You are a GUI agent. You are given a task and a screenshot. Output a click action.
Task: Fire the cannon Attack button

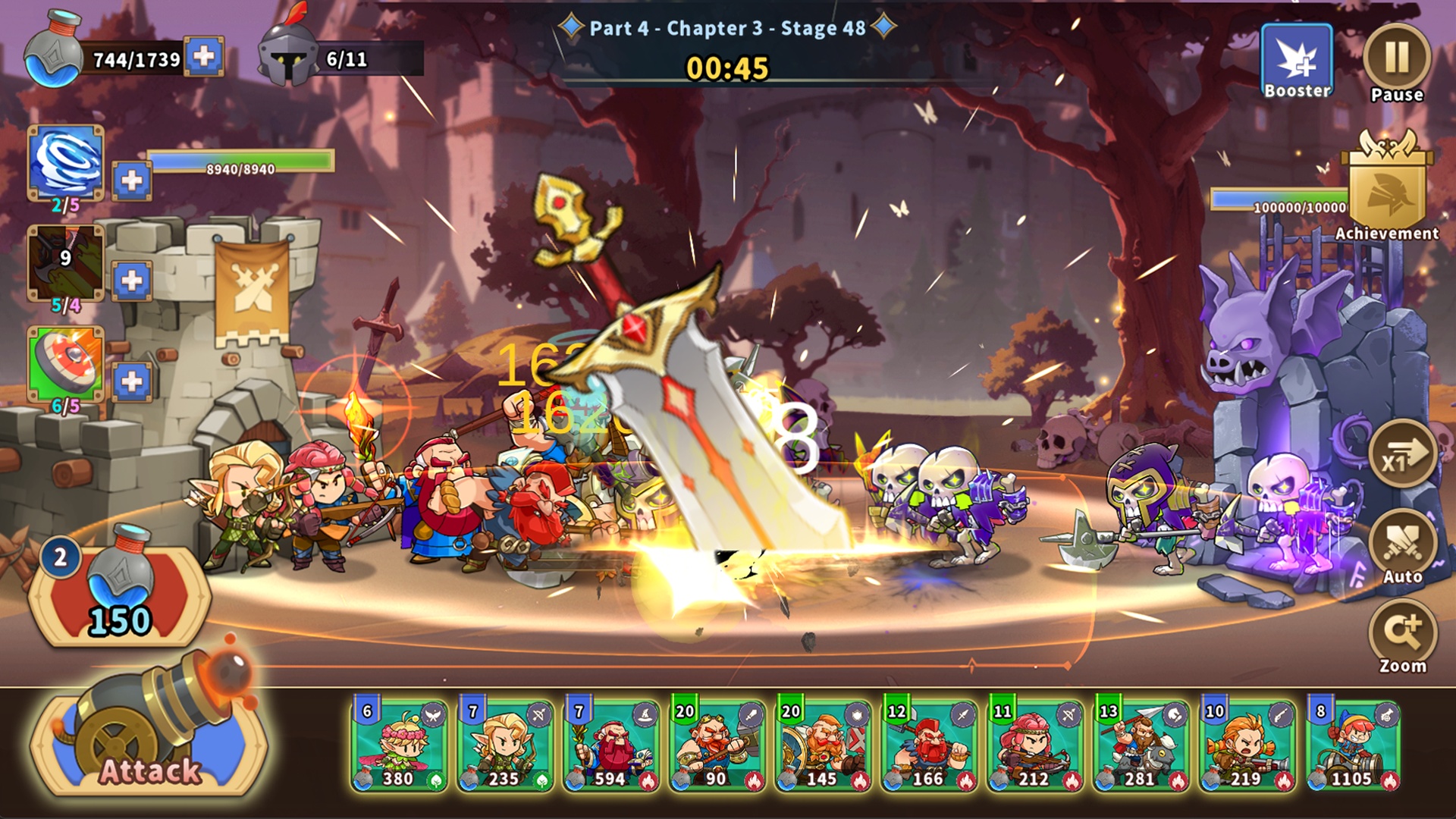tap(149, 732)
